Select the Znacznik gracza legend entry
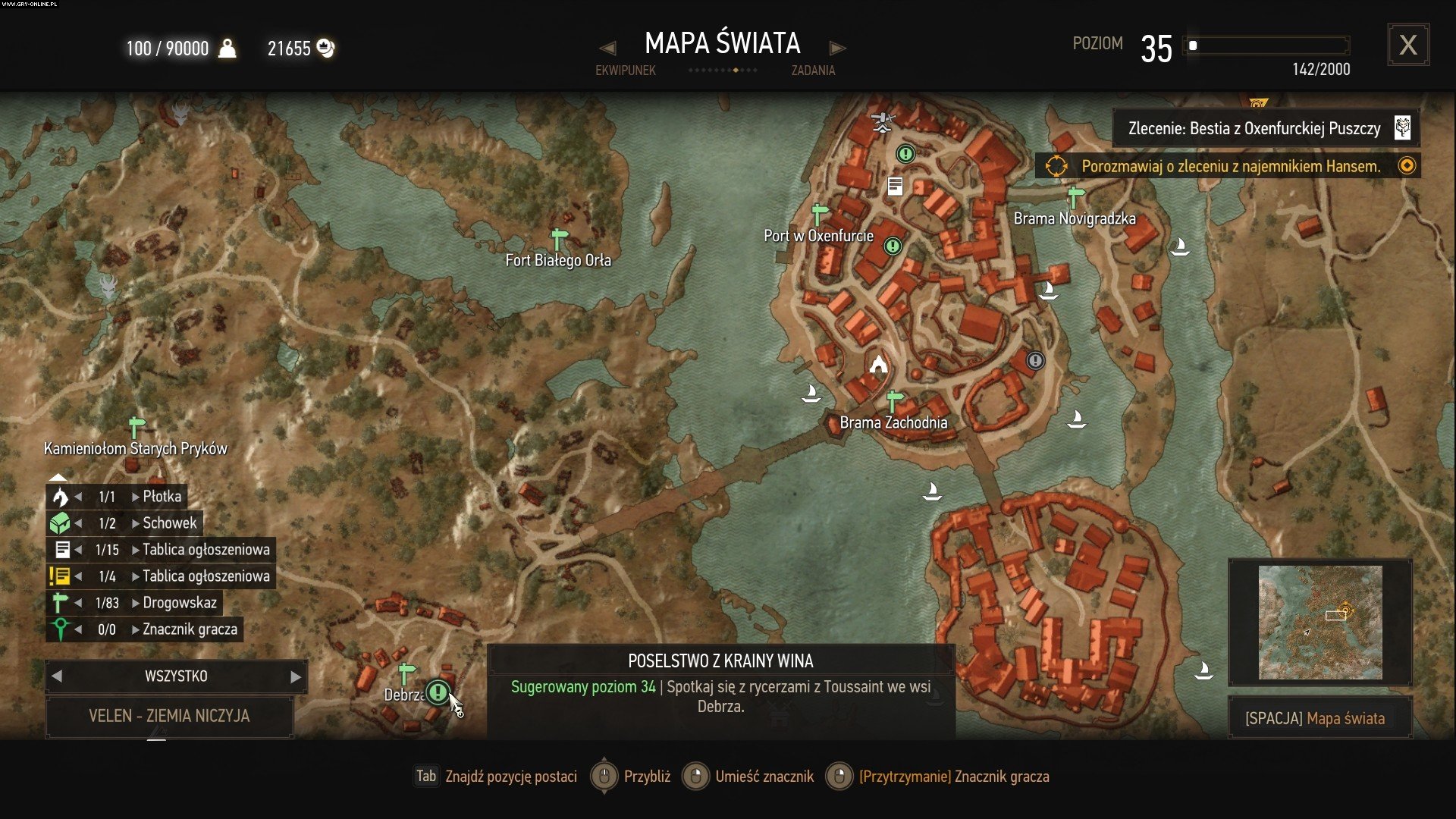Viewport: 1456px width, 819px height. [190, 629]
